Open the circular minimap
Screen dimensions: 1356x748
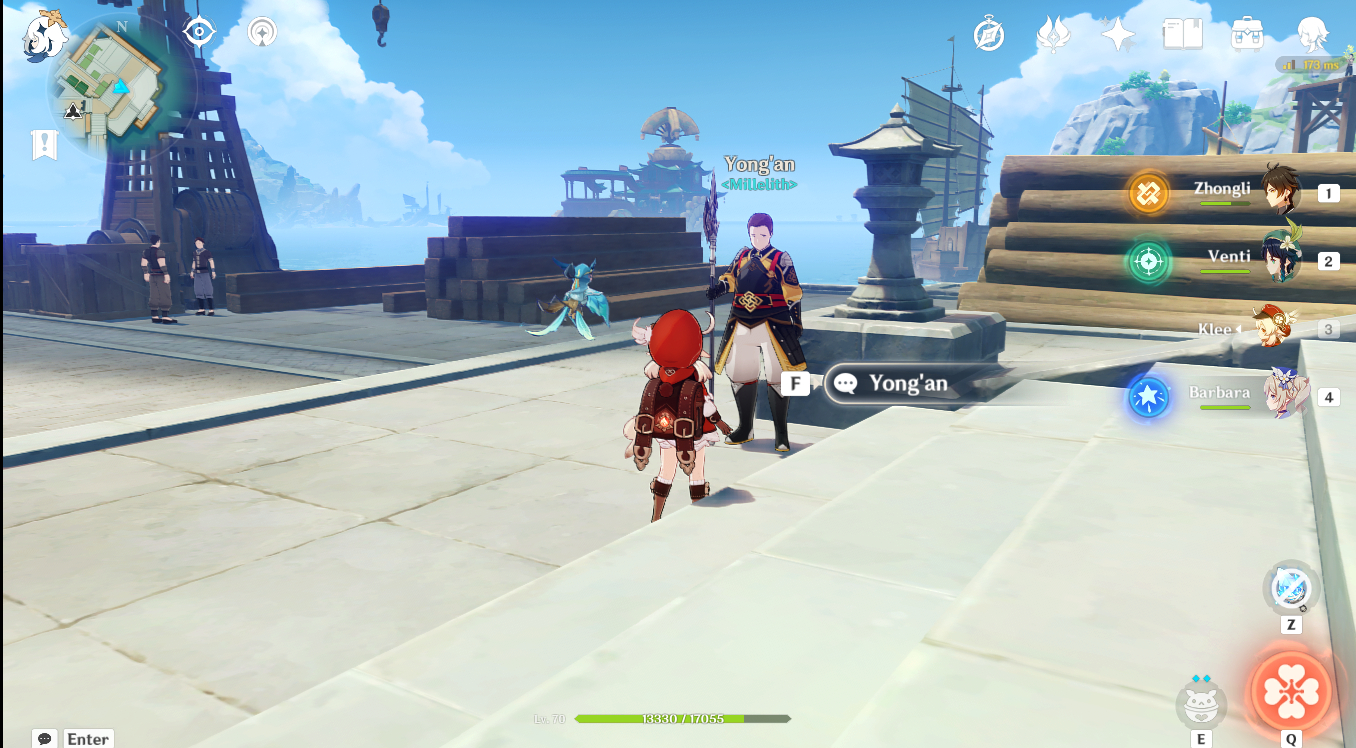coord(120,87)
